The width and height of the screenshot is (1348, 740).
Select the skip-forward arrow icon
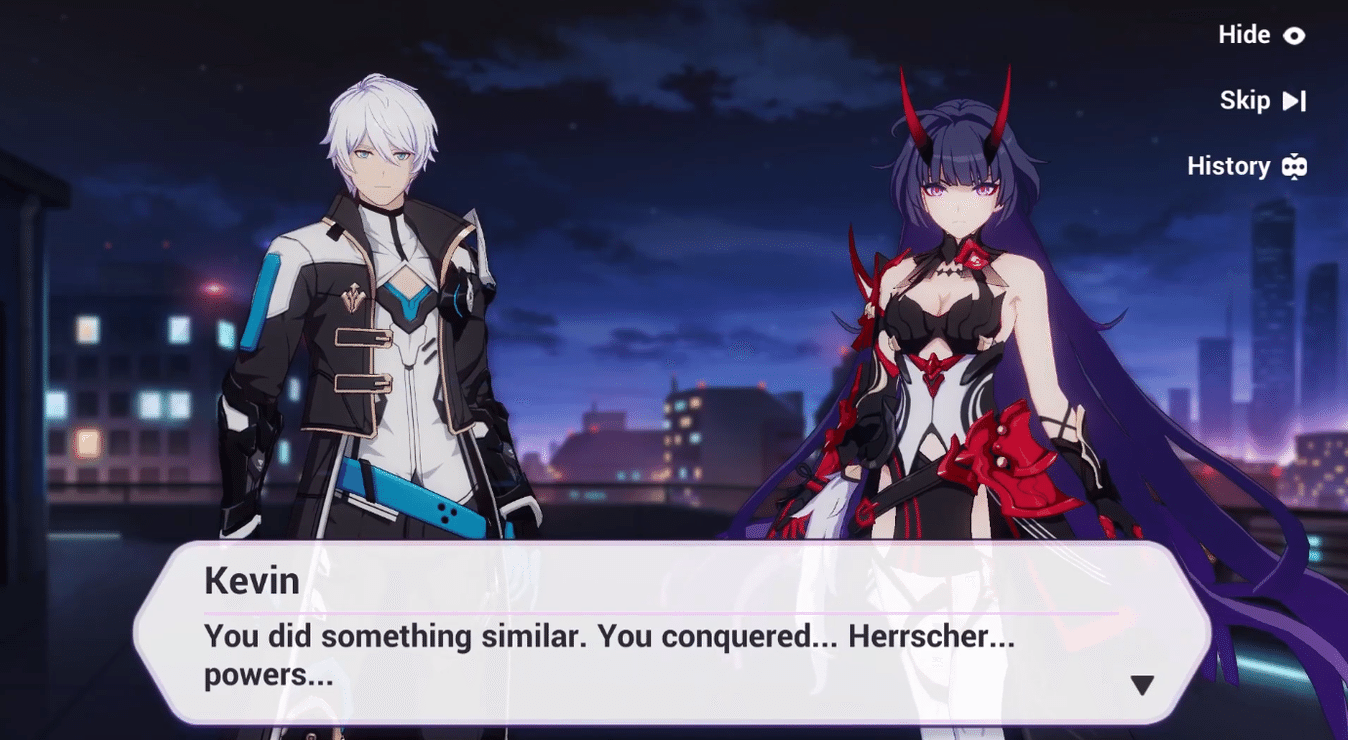[x=1296, y=100]
